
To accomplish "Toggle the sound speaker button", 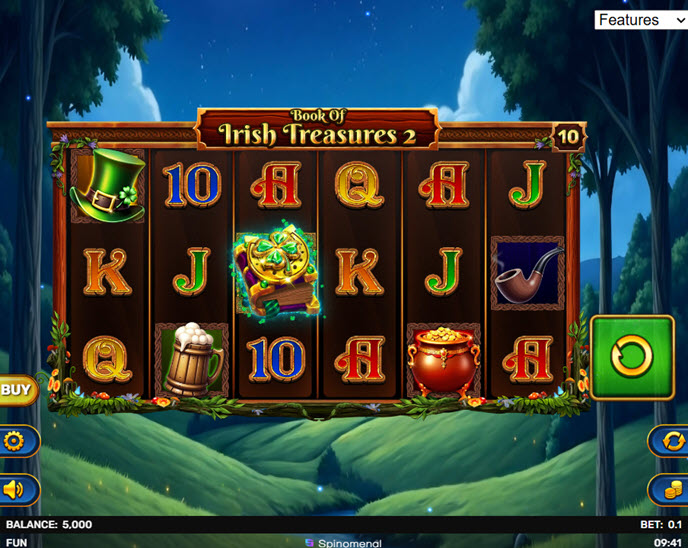I will (x=16, y=489).
